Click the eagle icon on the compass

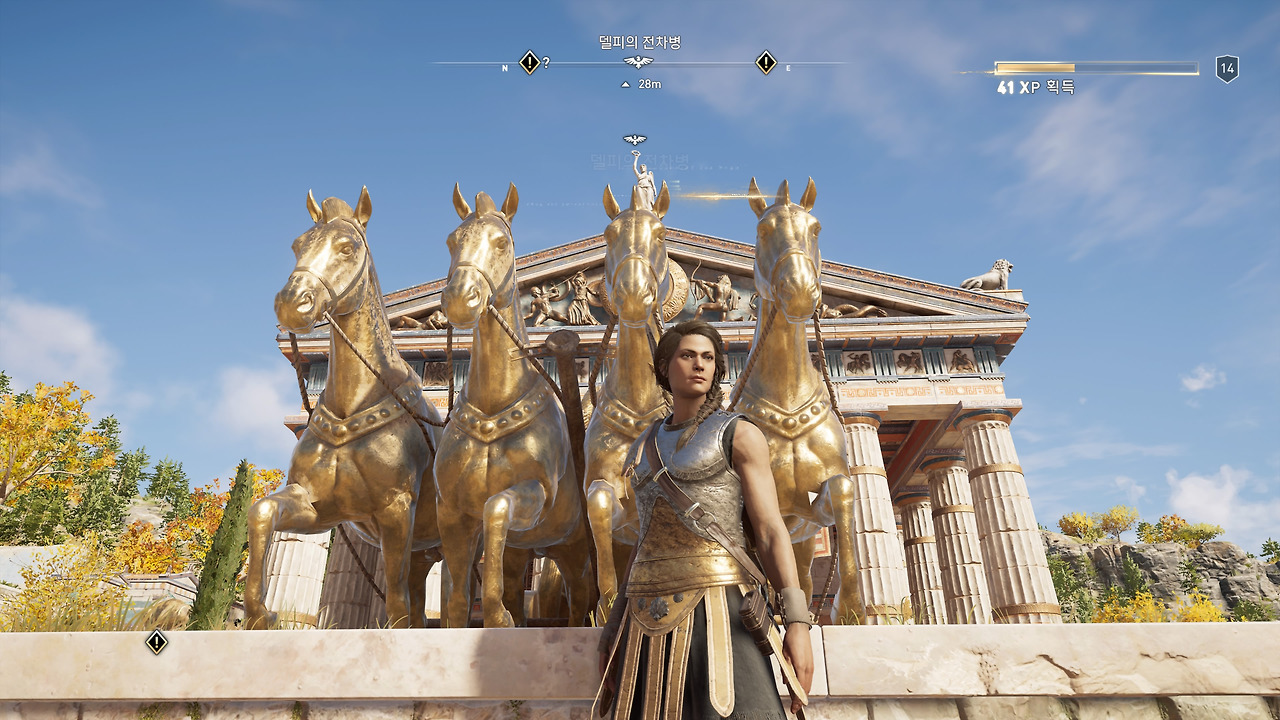[x=639, y=62]
